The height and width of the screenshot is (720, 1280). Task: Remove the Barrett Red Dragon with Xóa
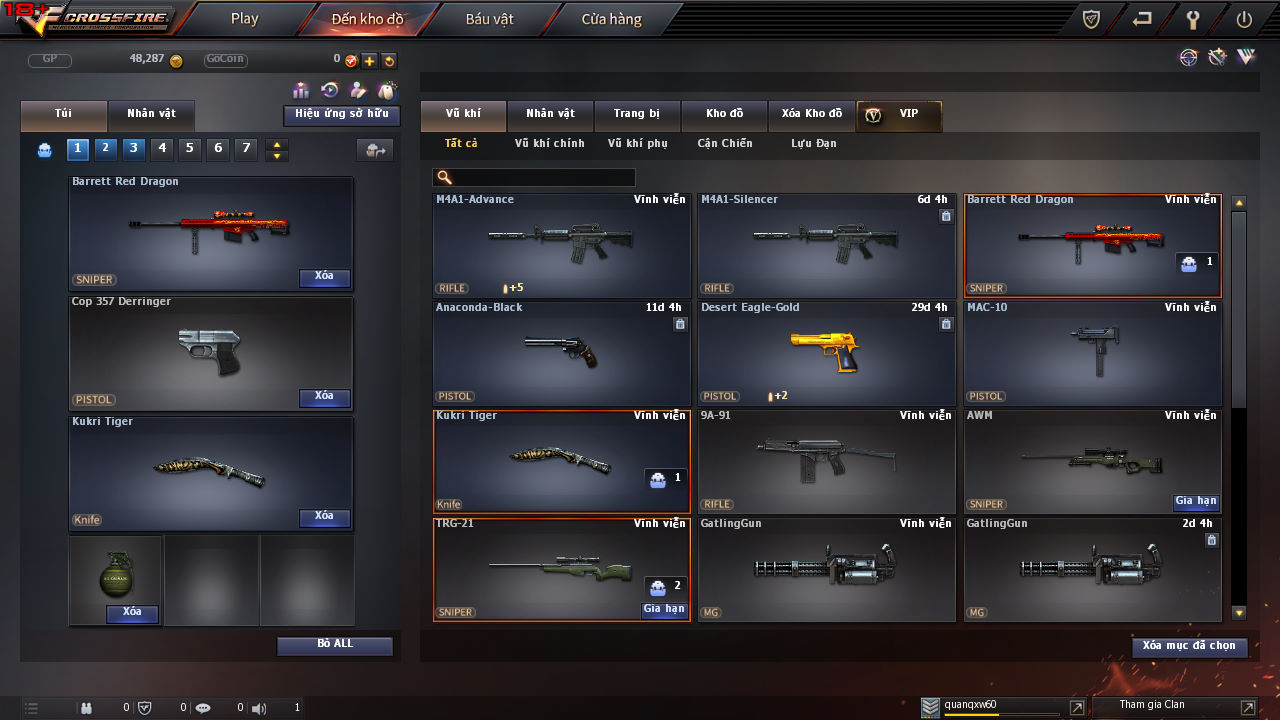[324, 277]
